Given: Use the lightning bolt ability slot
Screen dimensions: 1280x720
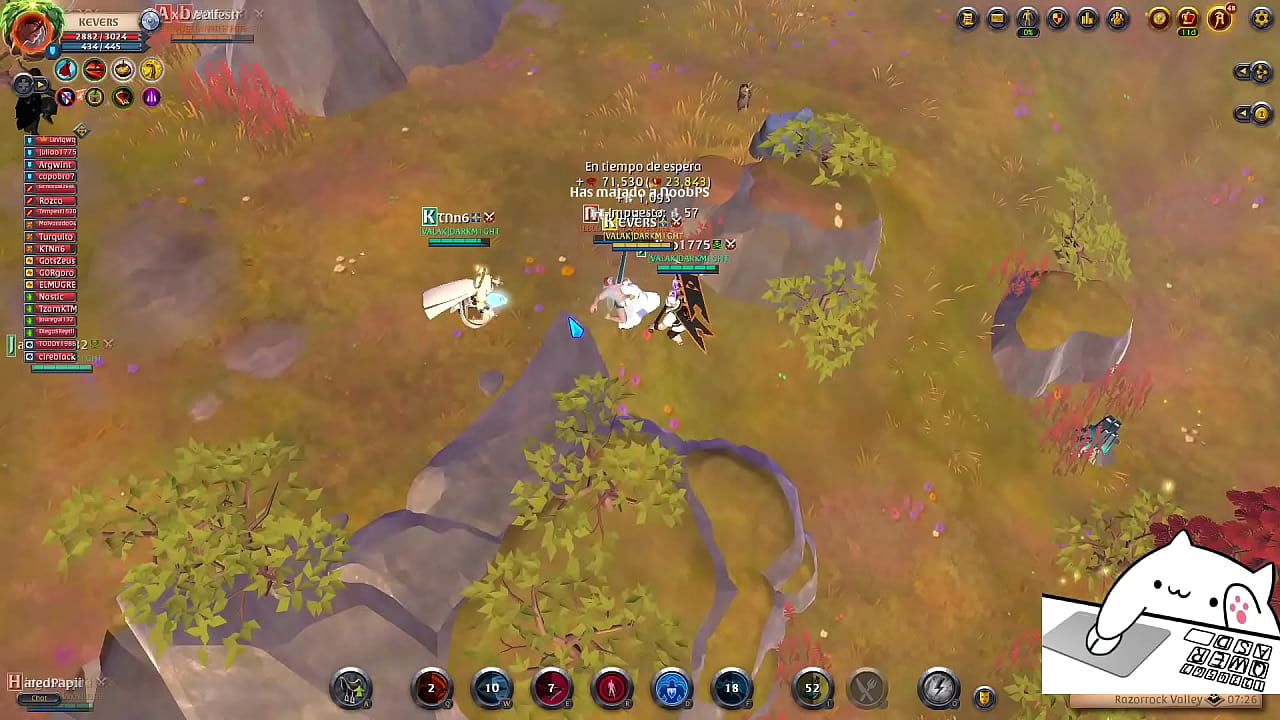Looking at the screenshot, I should pos(938,688).
